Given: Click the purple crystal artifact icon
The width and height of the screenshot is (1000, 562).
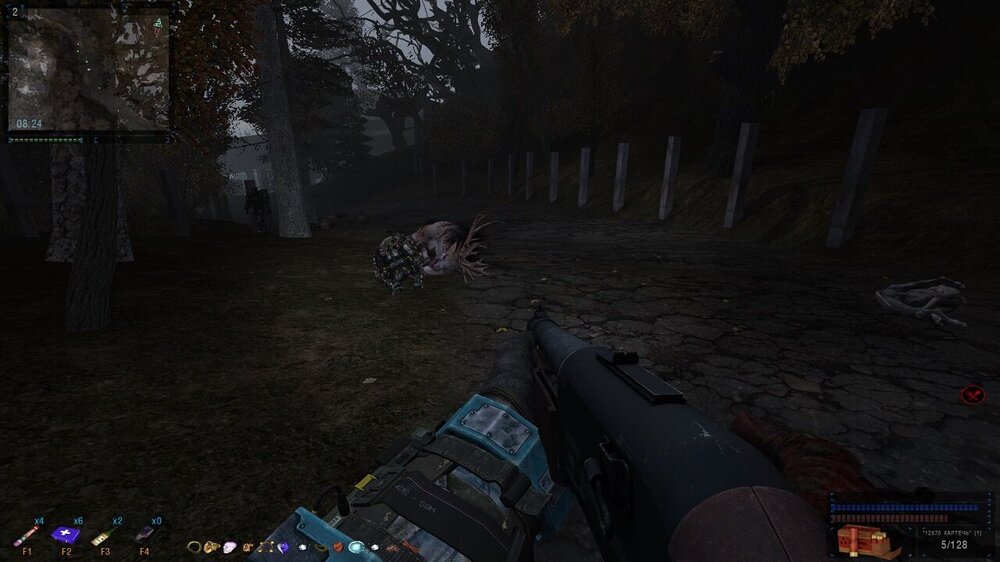Looking at the screenshot, I should click(x=284, y=547).
